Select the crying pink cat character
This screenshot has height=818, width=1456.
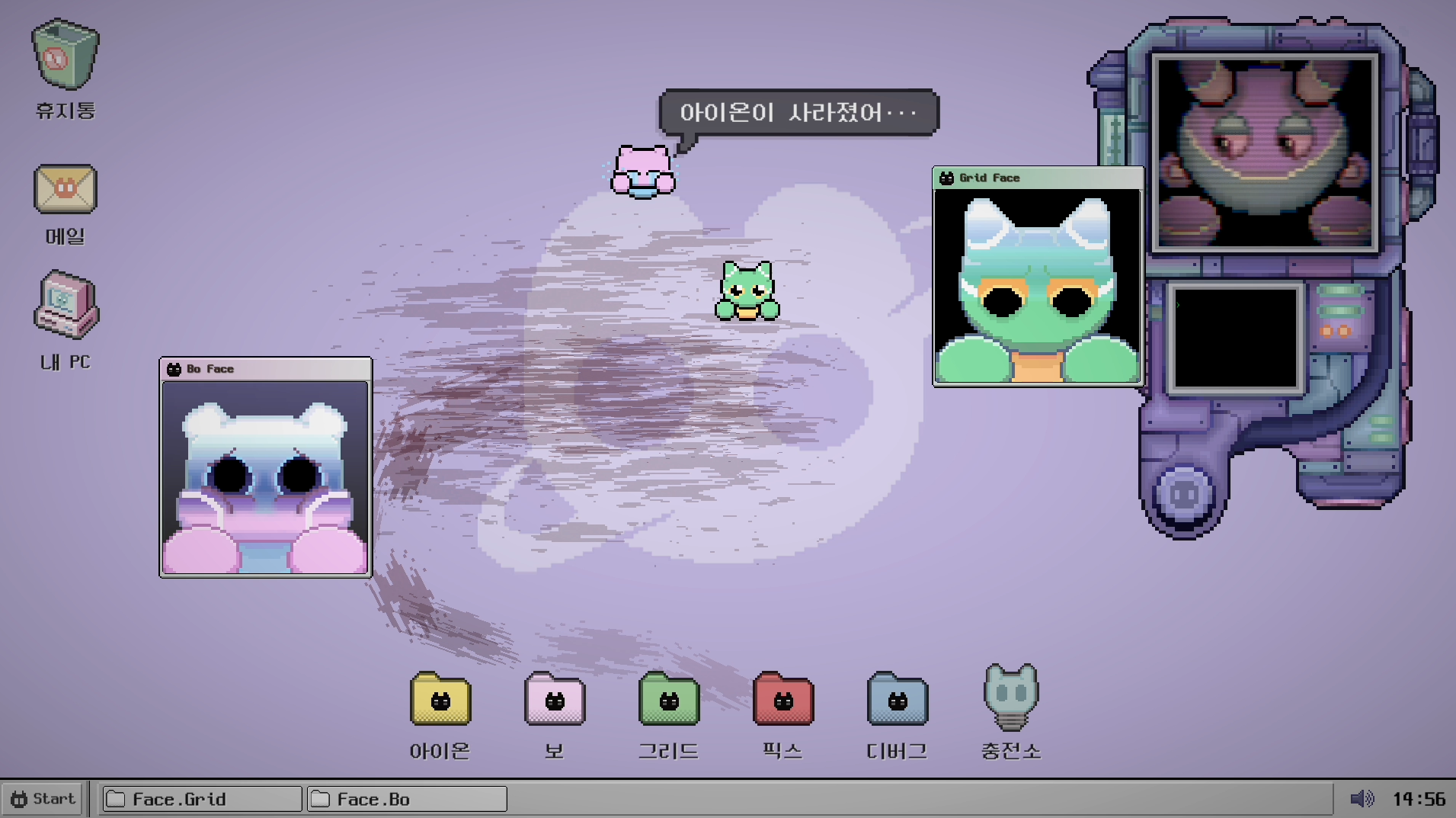point(641,172)
